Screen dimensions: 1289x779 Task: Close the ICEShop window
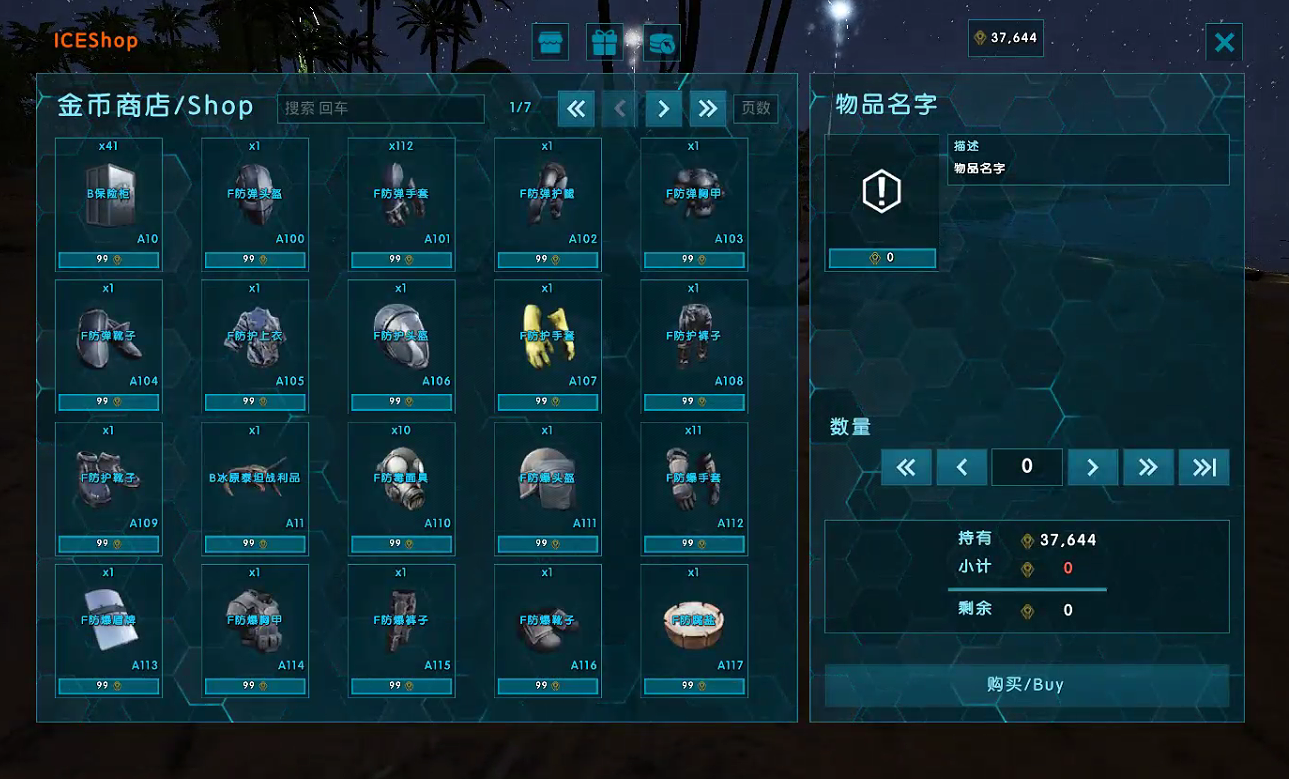click(1224, 43)
